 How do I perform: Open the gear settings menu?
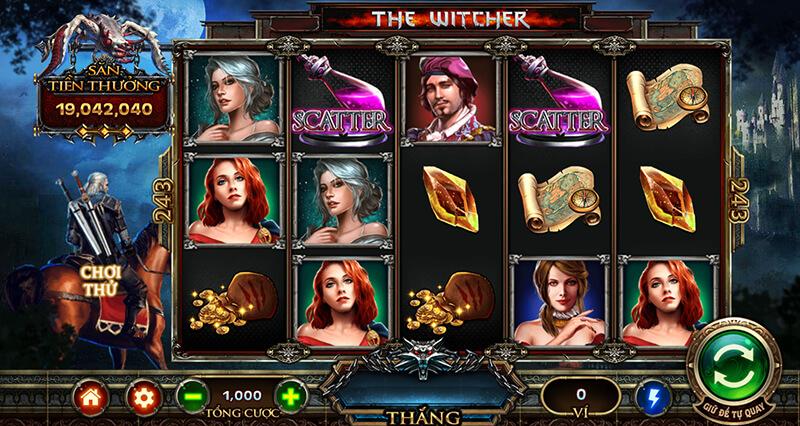tap(142, 397)
